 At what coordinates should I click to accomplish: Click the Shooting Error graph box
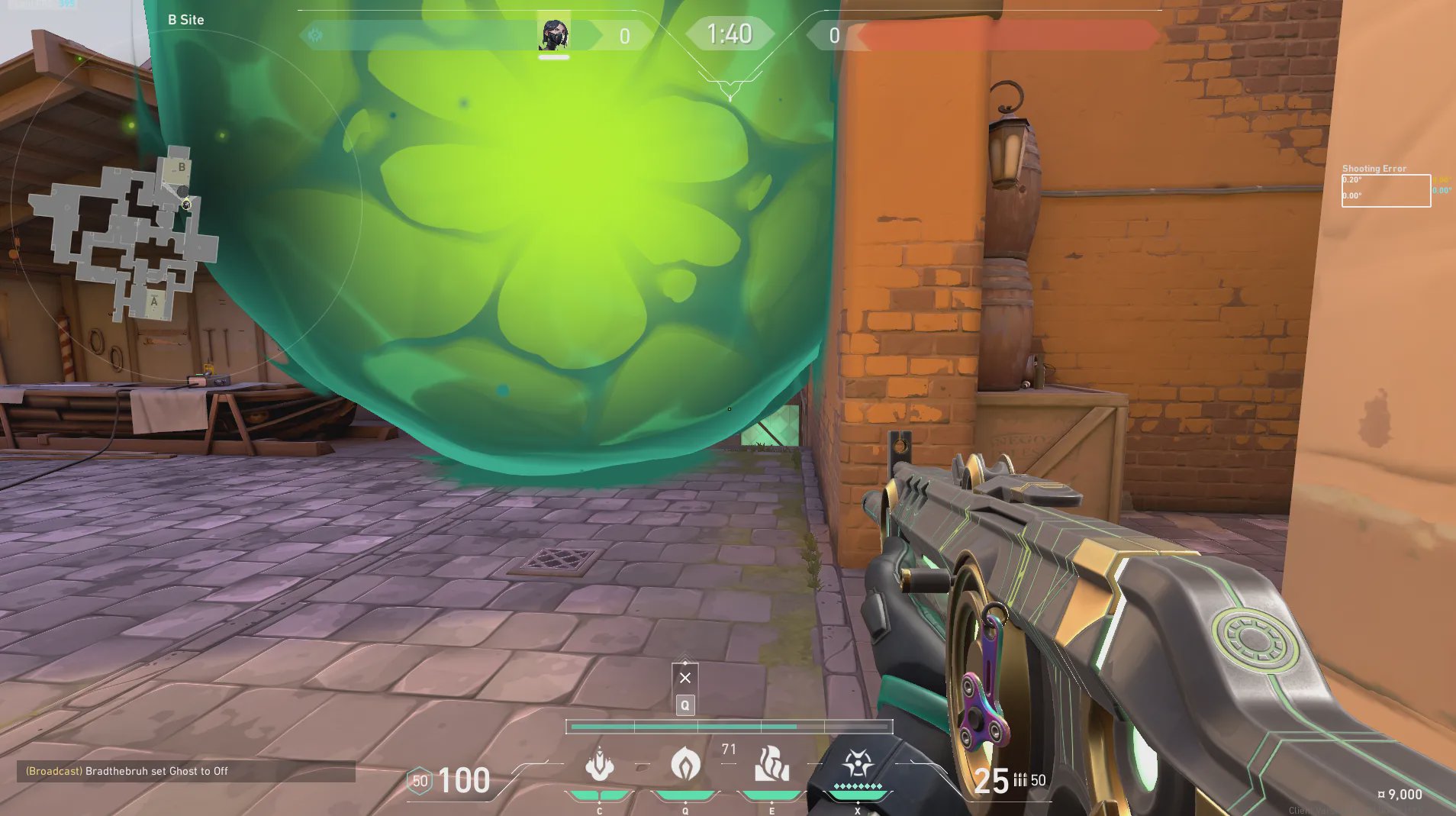point(1386,191)
